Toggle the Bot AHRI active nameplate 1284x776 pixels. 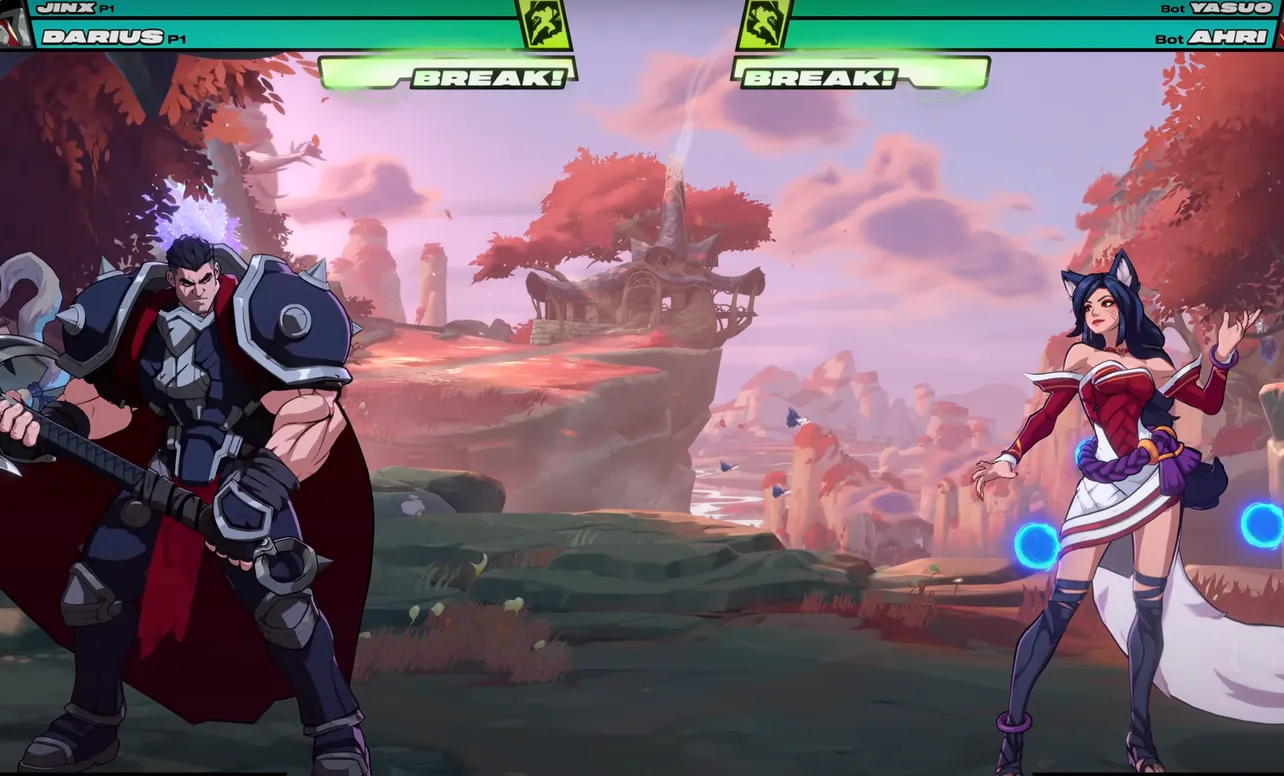tap(1213, 38)
